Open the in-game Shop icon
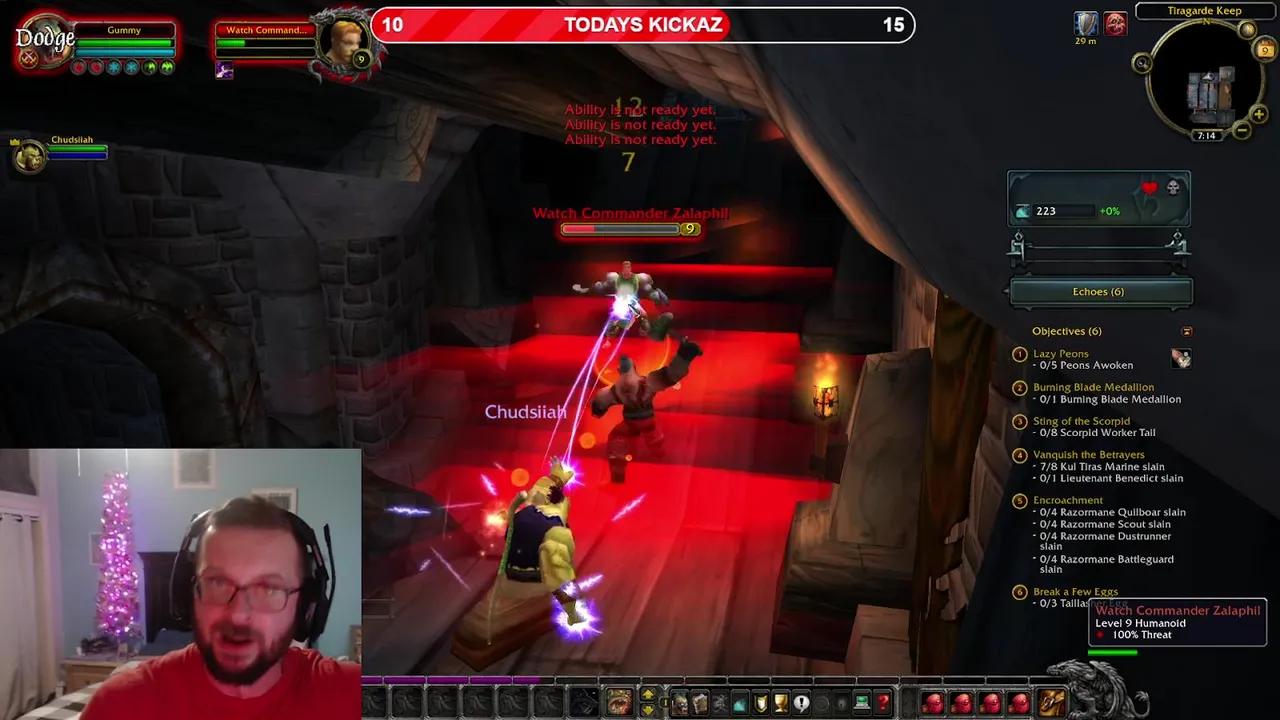 coord(860,705)
